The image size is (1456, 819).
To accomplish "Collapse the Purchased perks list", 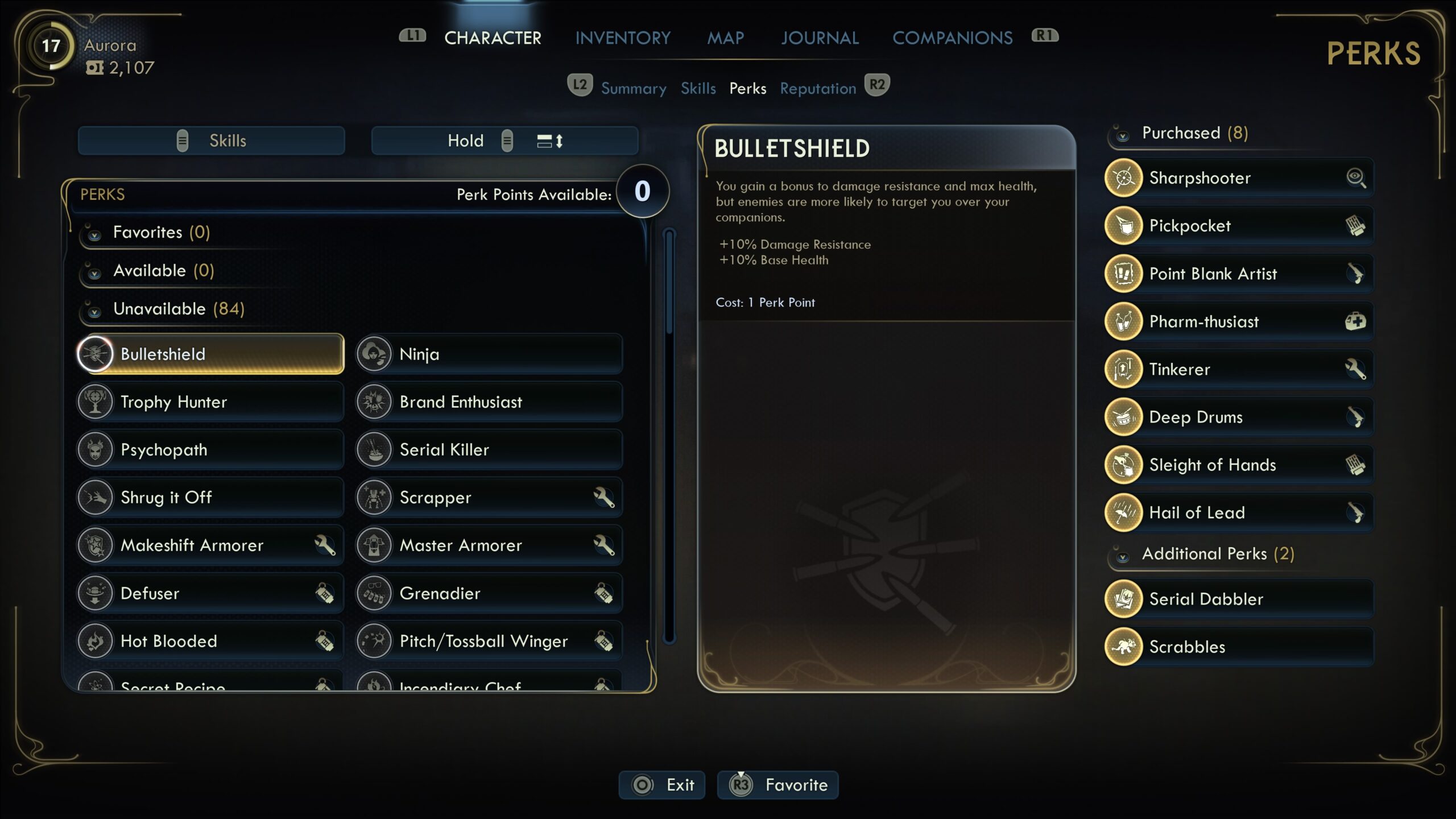I will (x=1194, y=133).
